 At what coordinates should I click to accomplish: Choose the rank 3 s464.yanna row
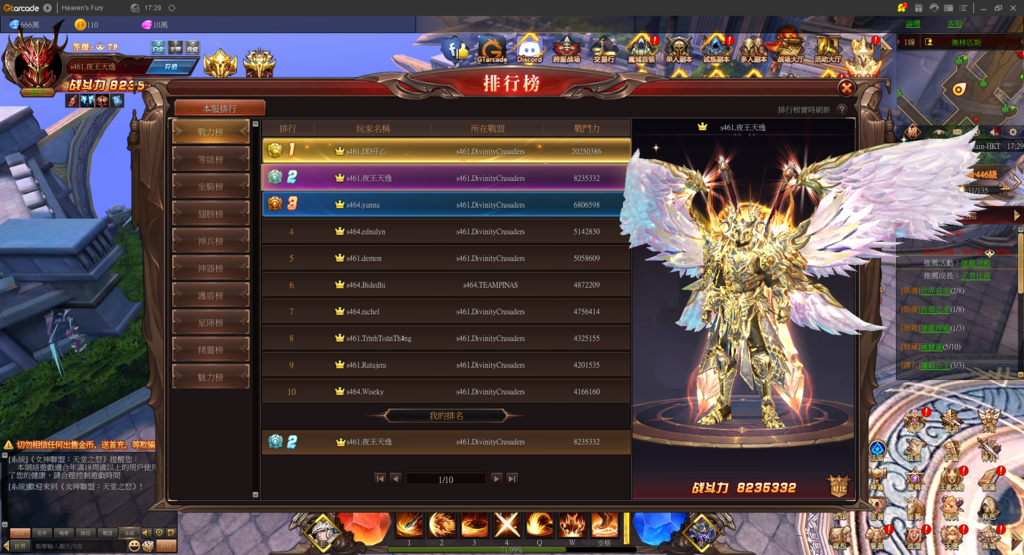pyautogui.click(x=446, y=204)
